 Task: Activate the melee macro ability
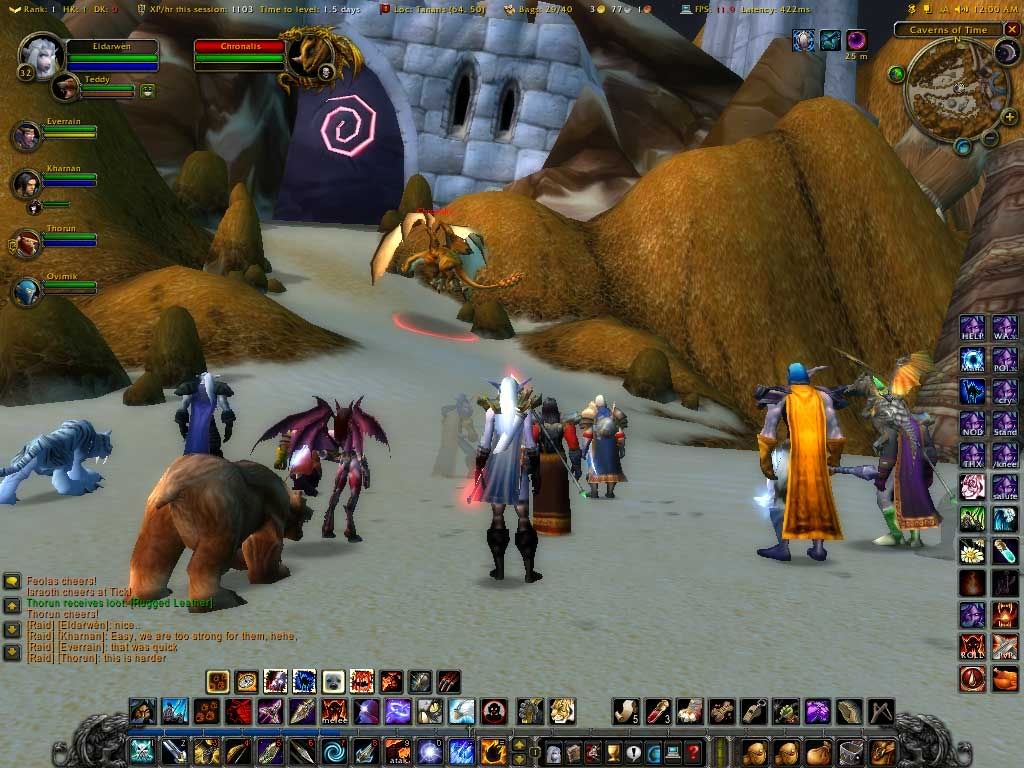pos(334,712)
